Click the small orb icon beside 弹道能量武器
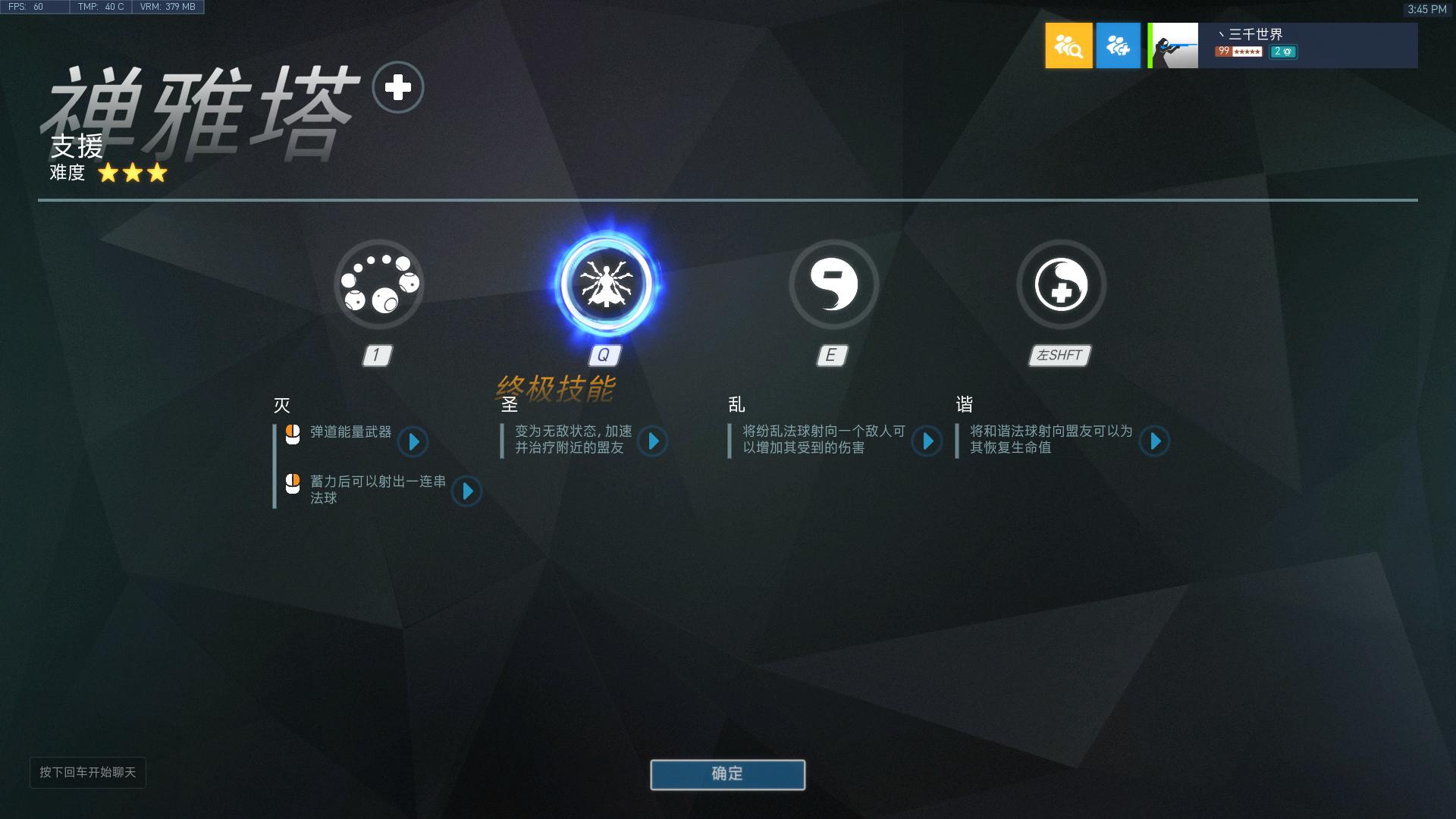The width and height of the screenshot is (1456, 819). click(x=291, y=435)
